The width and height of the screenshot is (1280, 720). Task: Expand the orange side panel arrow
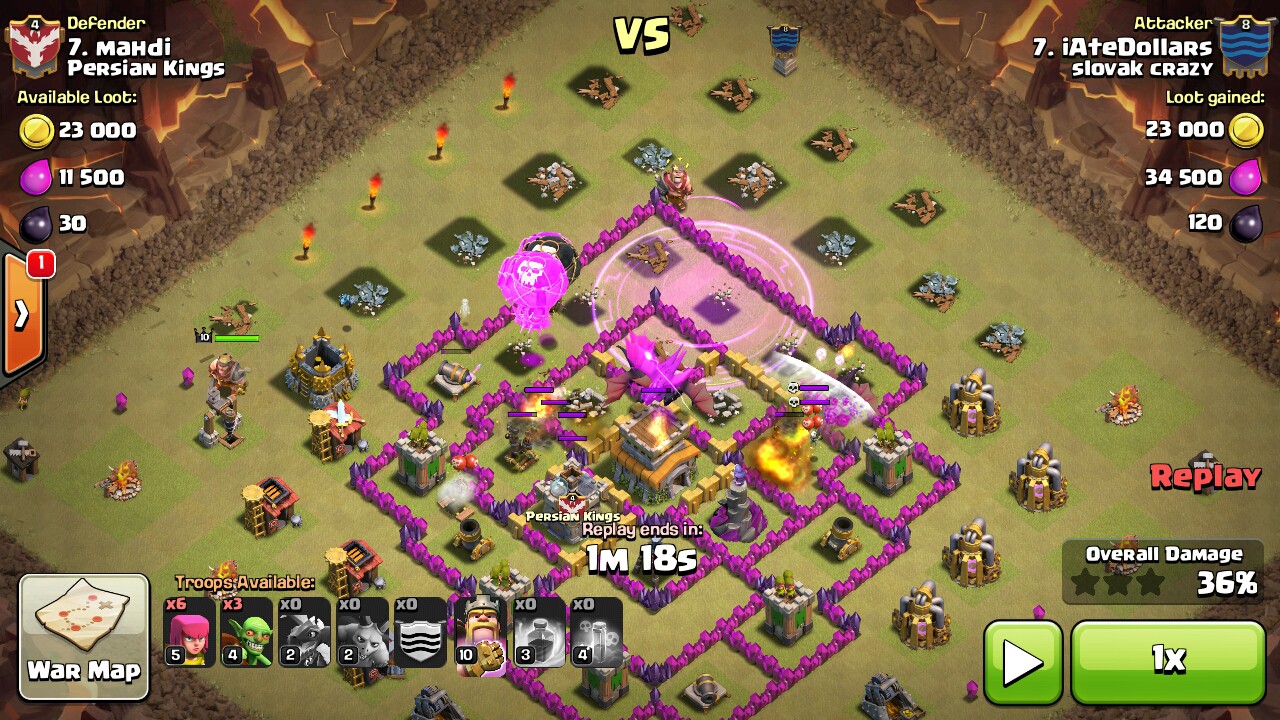(22, 316)
